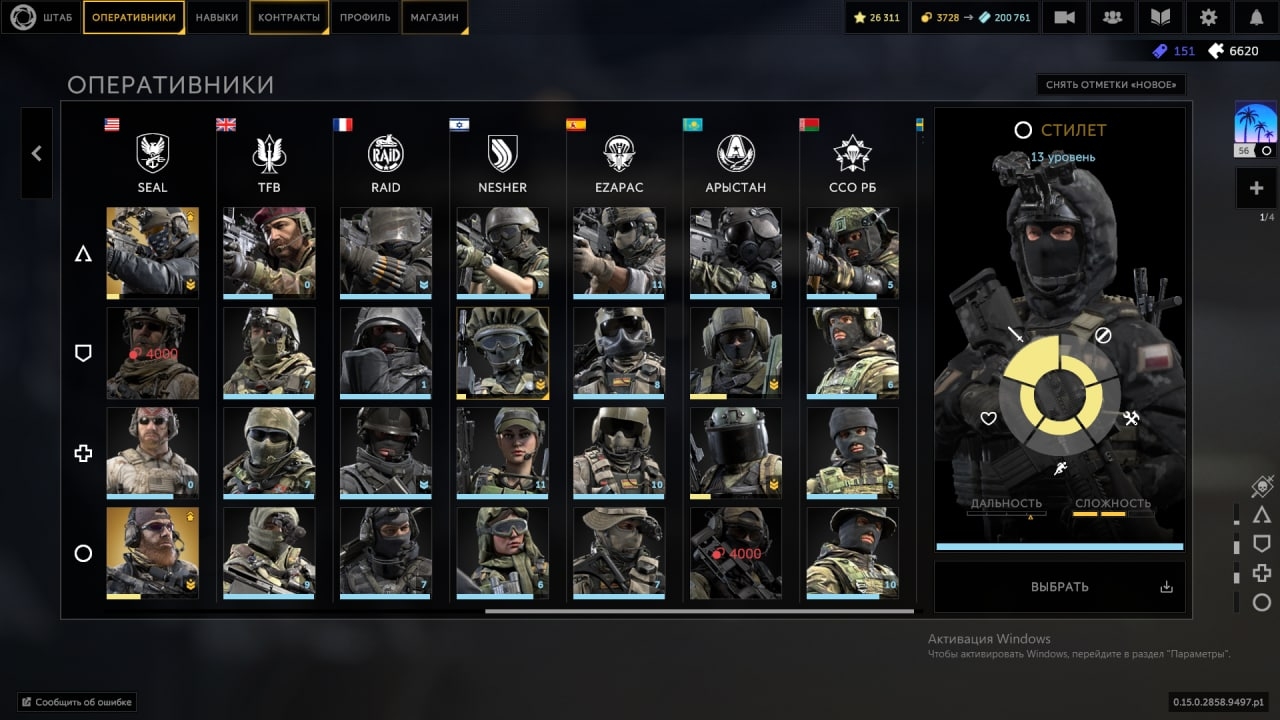Pick the NESHER medic operator portrait

[x=502, y=453]
